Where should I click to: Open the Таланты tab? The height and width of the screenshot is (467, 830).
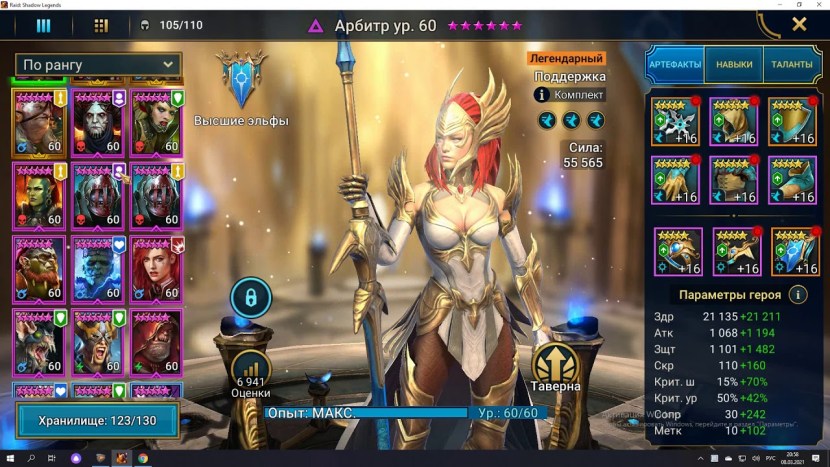(x=792, y=65)
